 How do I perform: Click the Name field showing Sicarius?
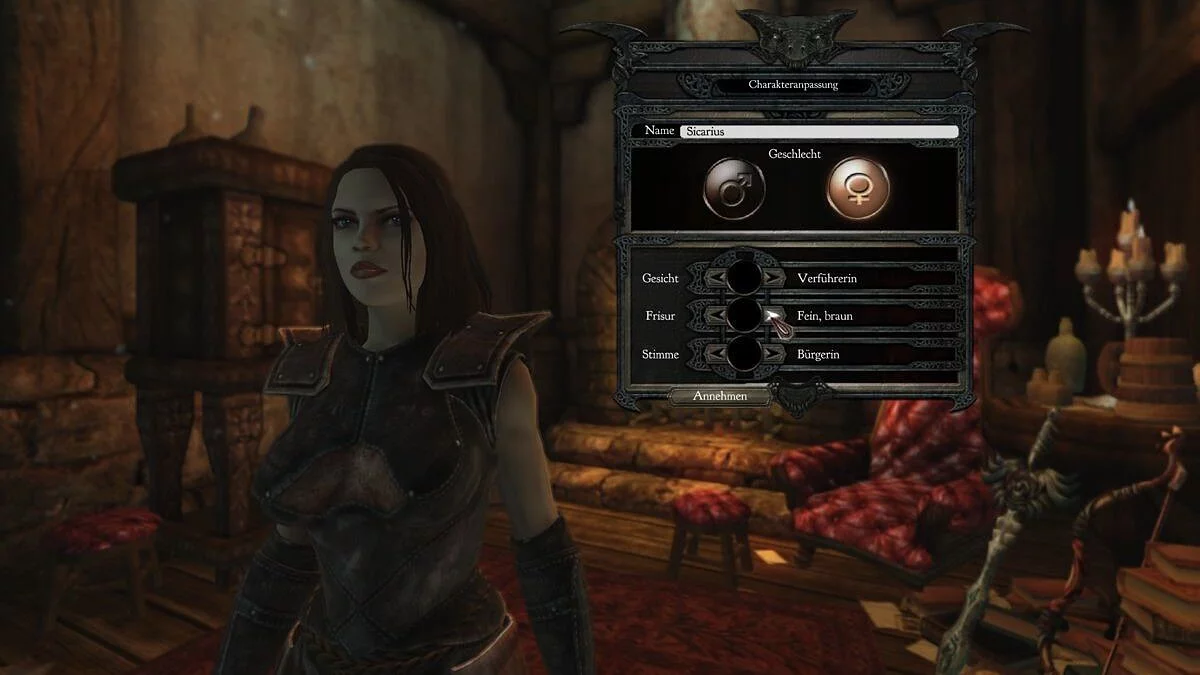pos(818,131)
